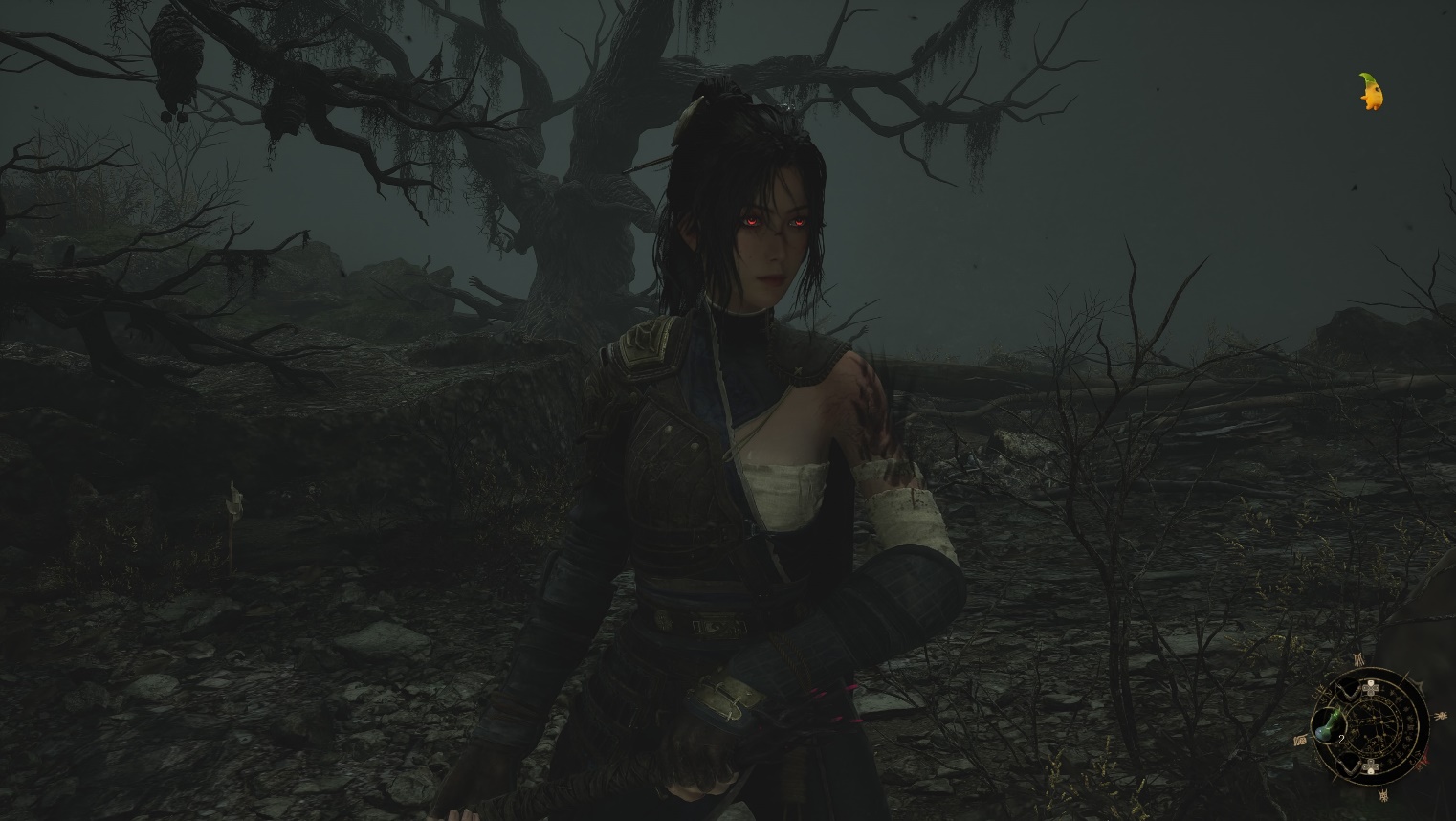This screenshot has height=821, width=1456.
Task: Select the green gourd flask item slot
Action: coord(1326,724)
